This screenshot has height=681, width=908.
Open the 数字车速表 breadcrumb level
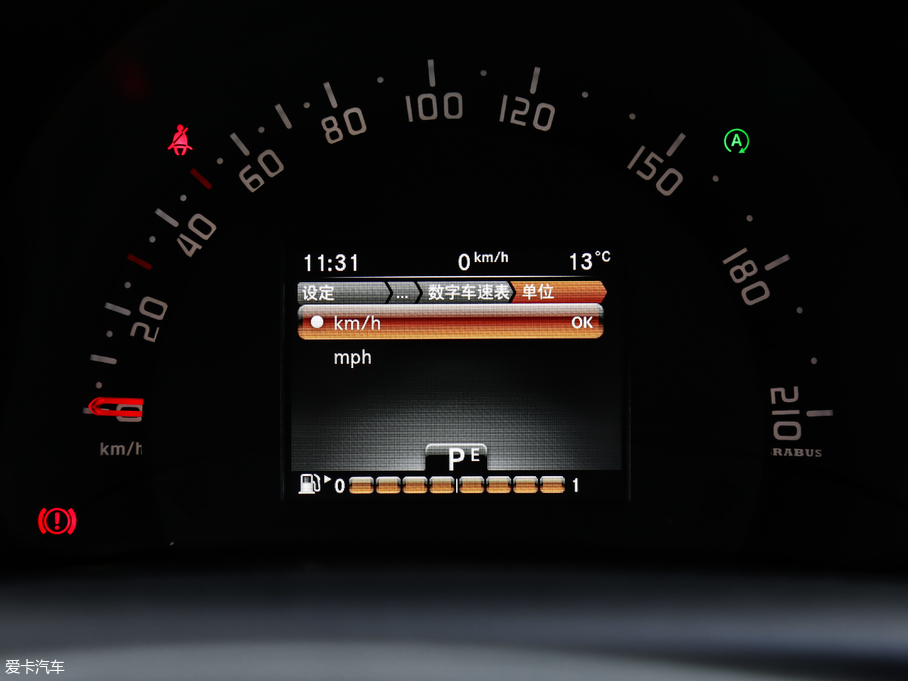[x=468, y=293]
